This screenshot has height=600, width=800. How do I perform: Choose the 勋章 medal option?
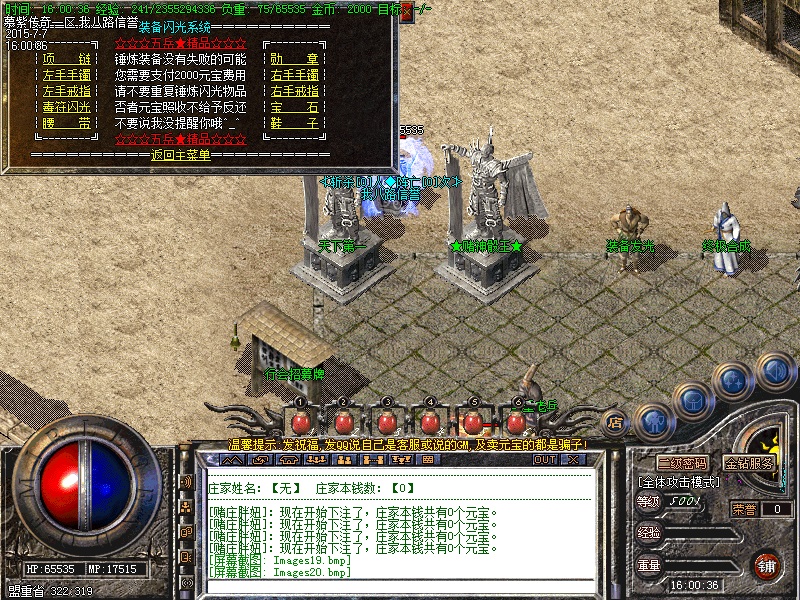295,58
